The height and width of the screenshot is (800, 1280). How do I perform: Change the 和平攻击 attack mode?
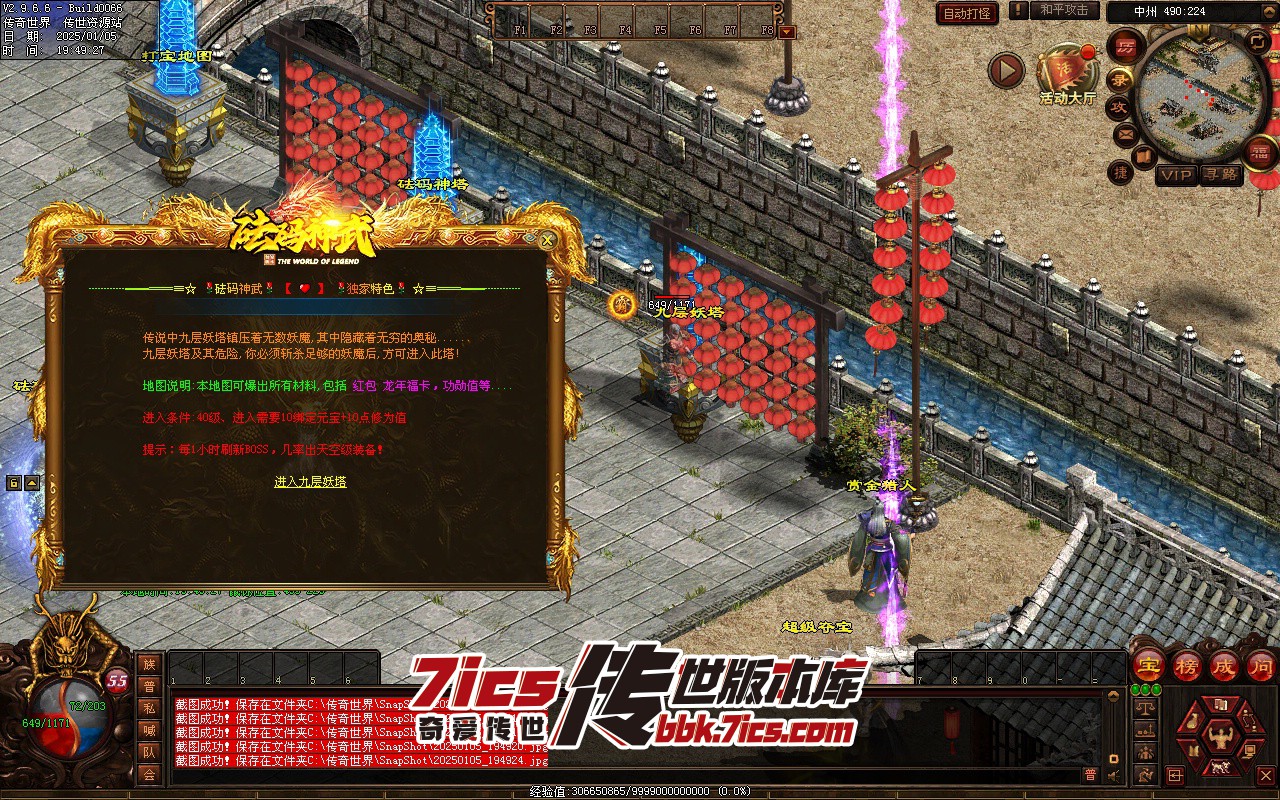[1063, 10]
